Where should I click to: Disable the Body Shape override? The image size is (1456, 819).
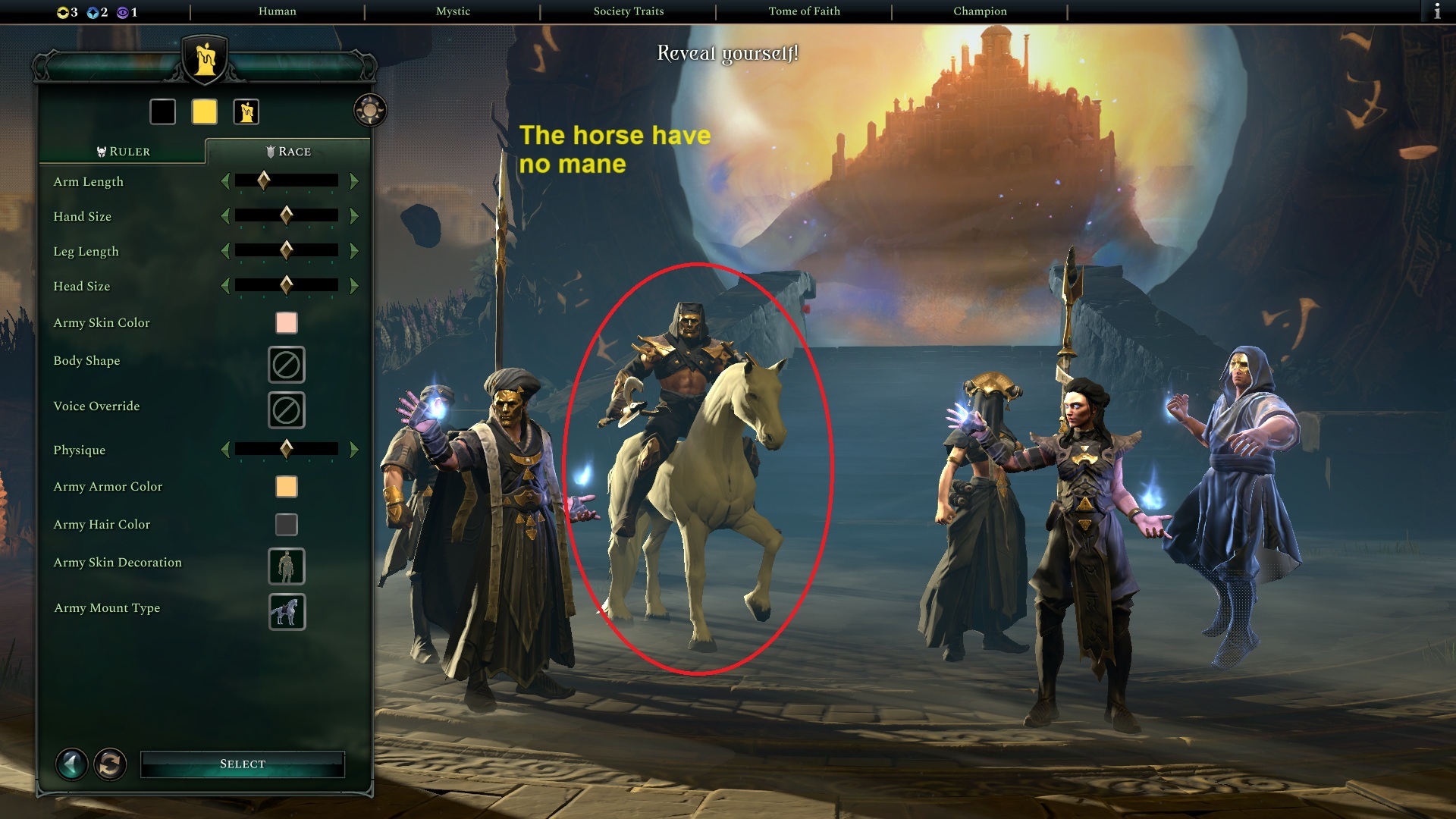coord(287,365)
